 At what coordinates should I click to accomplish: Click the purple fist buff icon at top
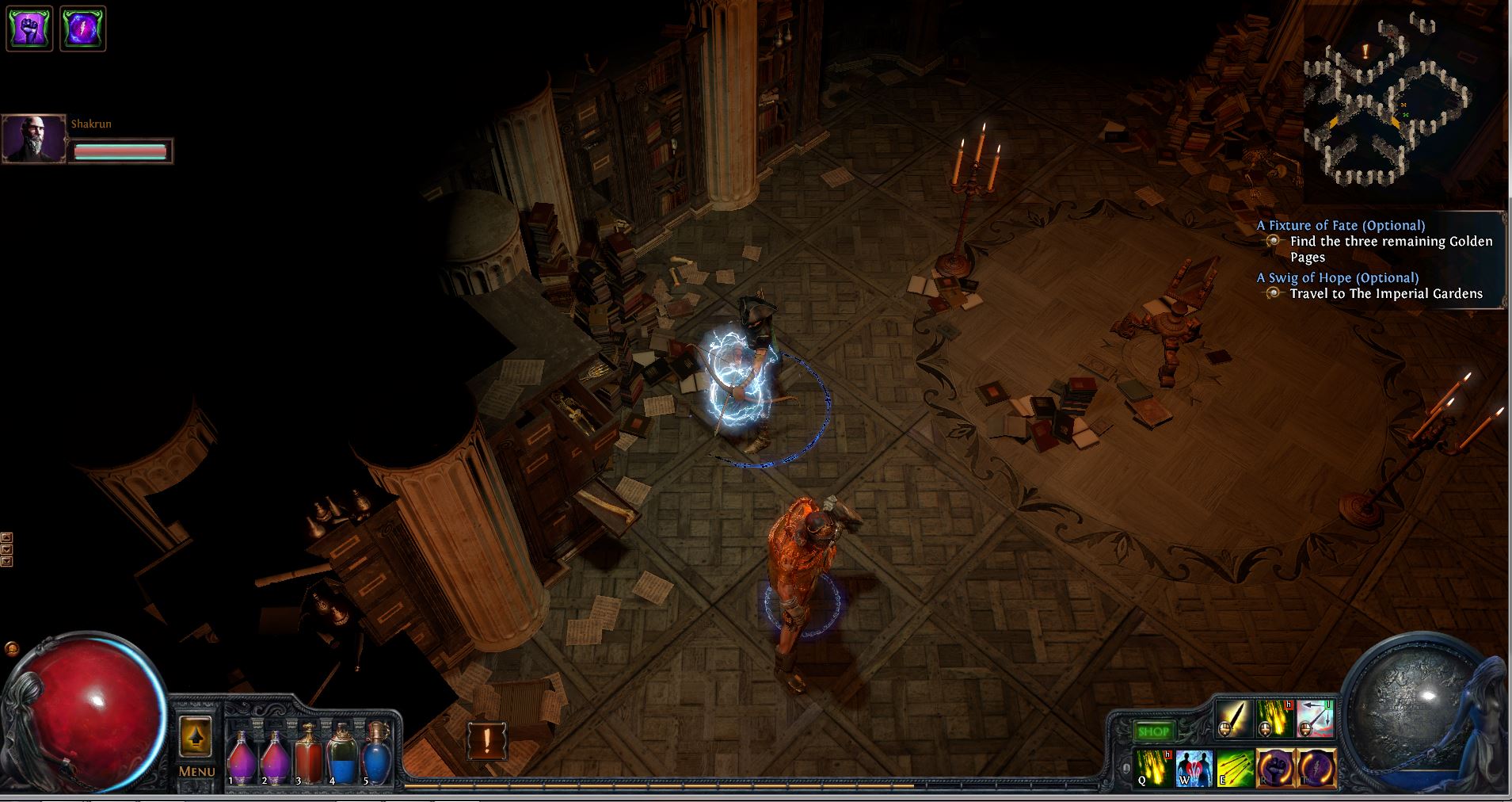30,29
